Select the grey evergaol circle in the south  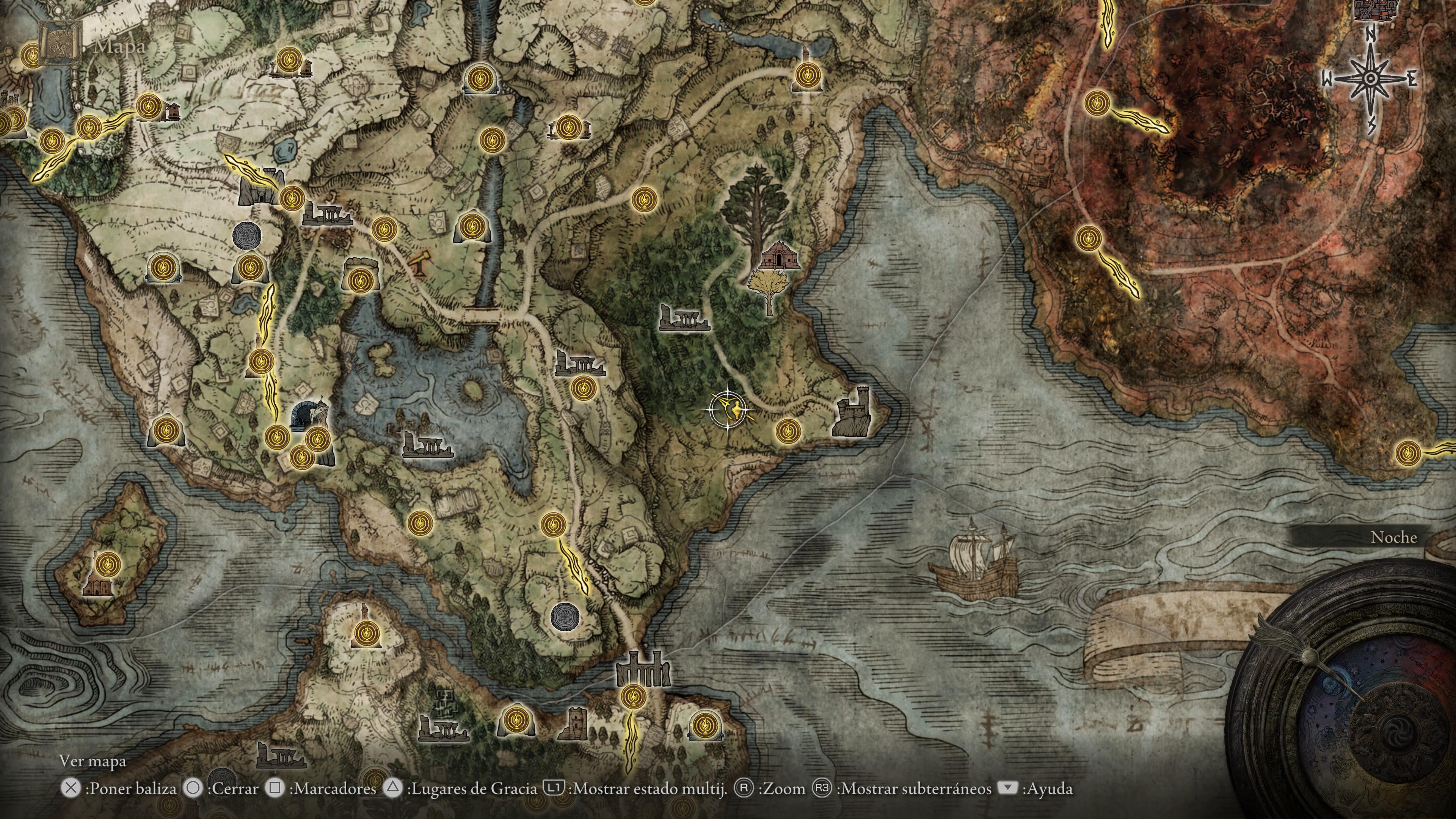(x=564, y=615)
